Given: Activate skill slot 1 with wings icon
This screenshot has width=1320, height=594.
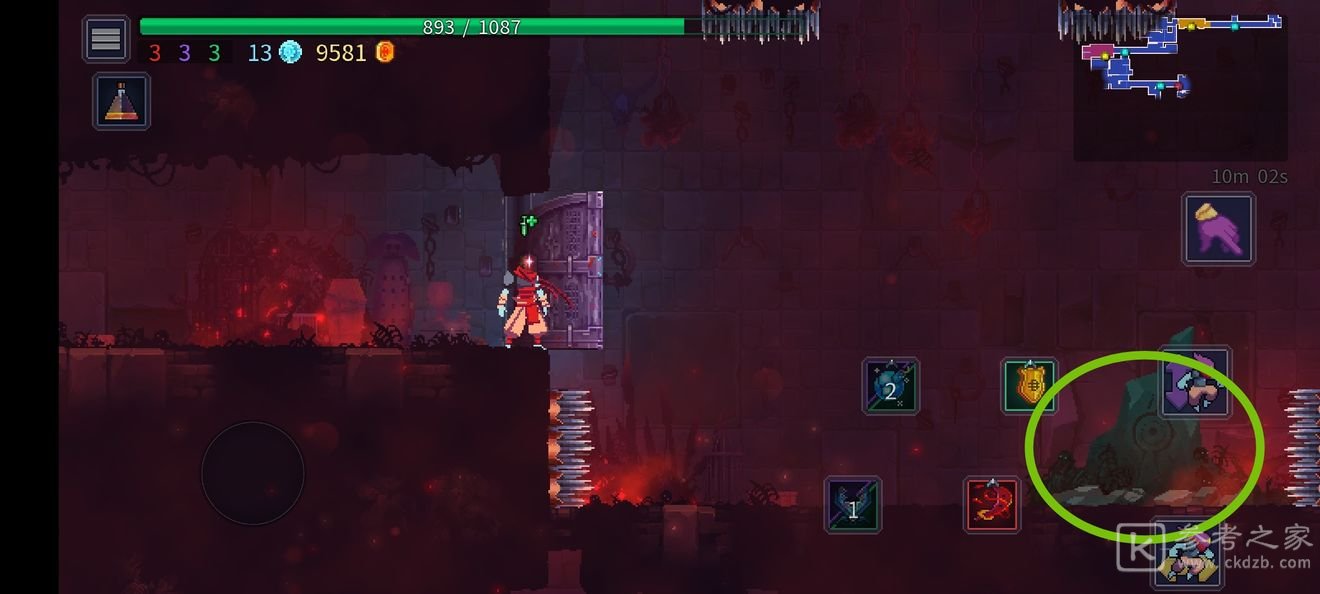Looking at the screenshot, I should coord(853,504).
